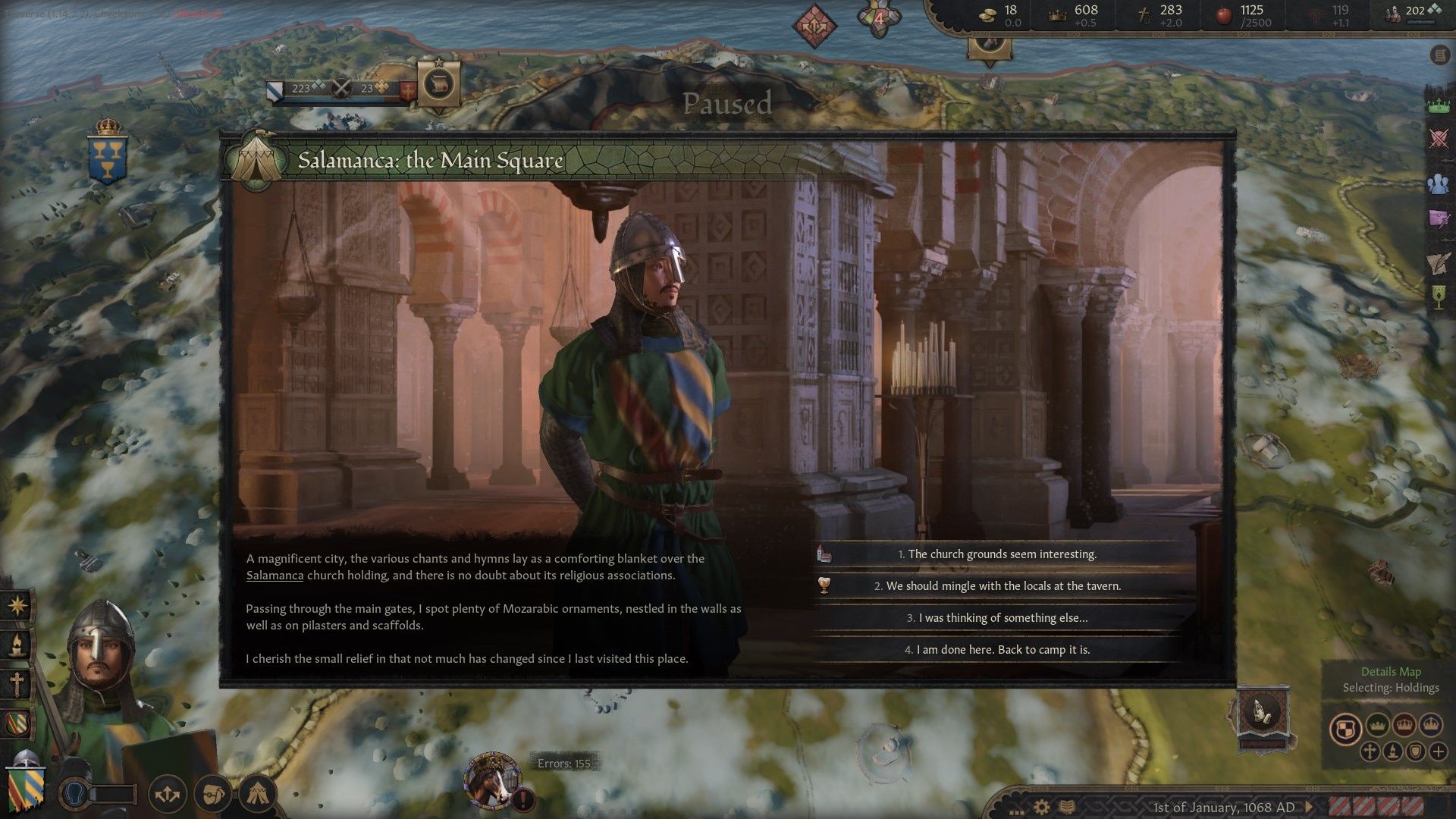Expand the three-dot menu beside the settings gear
This screenshot has width=1456, height=819.
[x=1017, y=813]
